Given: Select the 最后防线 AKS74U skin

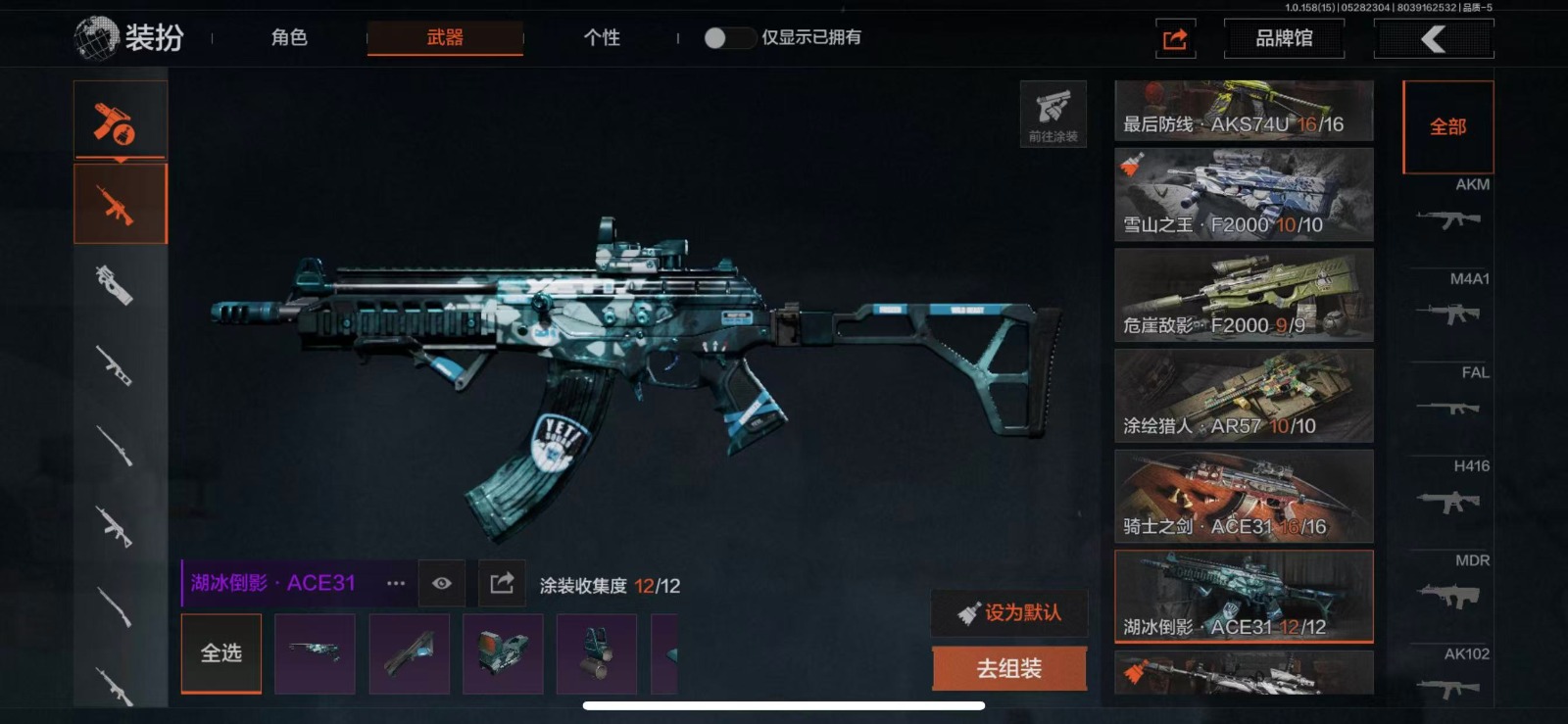Looking at the screenshot, I should pyautogui.click(x=1244, y=111).
